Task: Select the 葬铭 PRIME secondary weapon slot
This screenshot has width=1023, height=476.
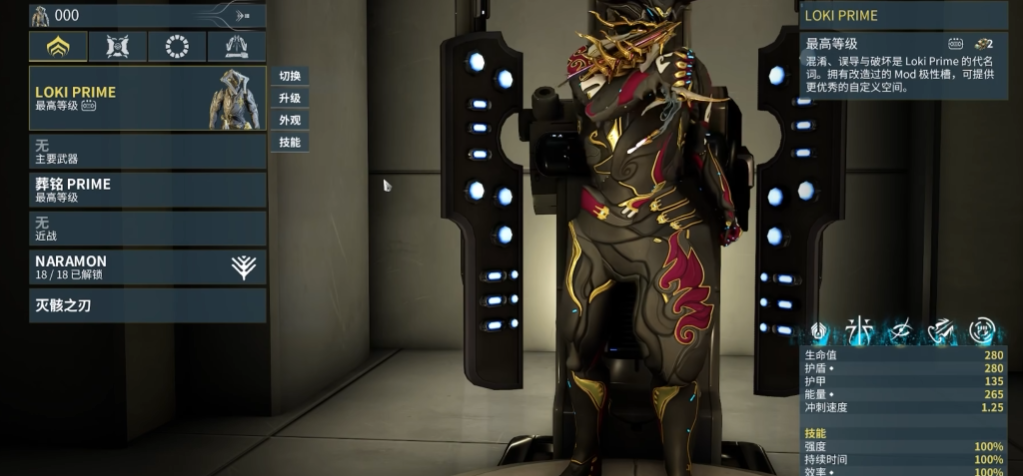Action: [148, 190]
